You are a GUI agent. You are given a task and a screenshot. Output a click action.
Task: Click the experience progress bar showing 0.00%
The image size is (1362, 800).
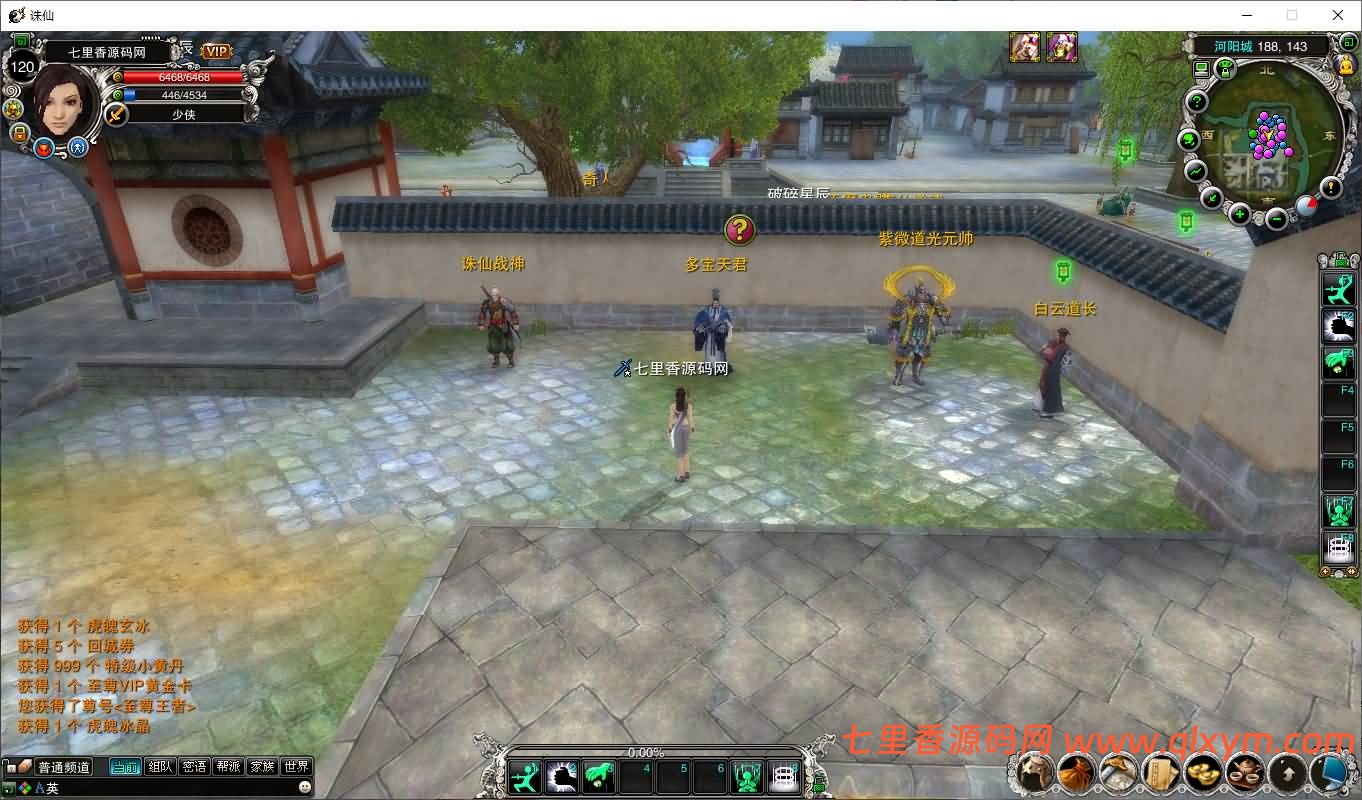(x=644, y=751)
